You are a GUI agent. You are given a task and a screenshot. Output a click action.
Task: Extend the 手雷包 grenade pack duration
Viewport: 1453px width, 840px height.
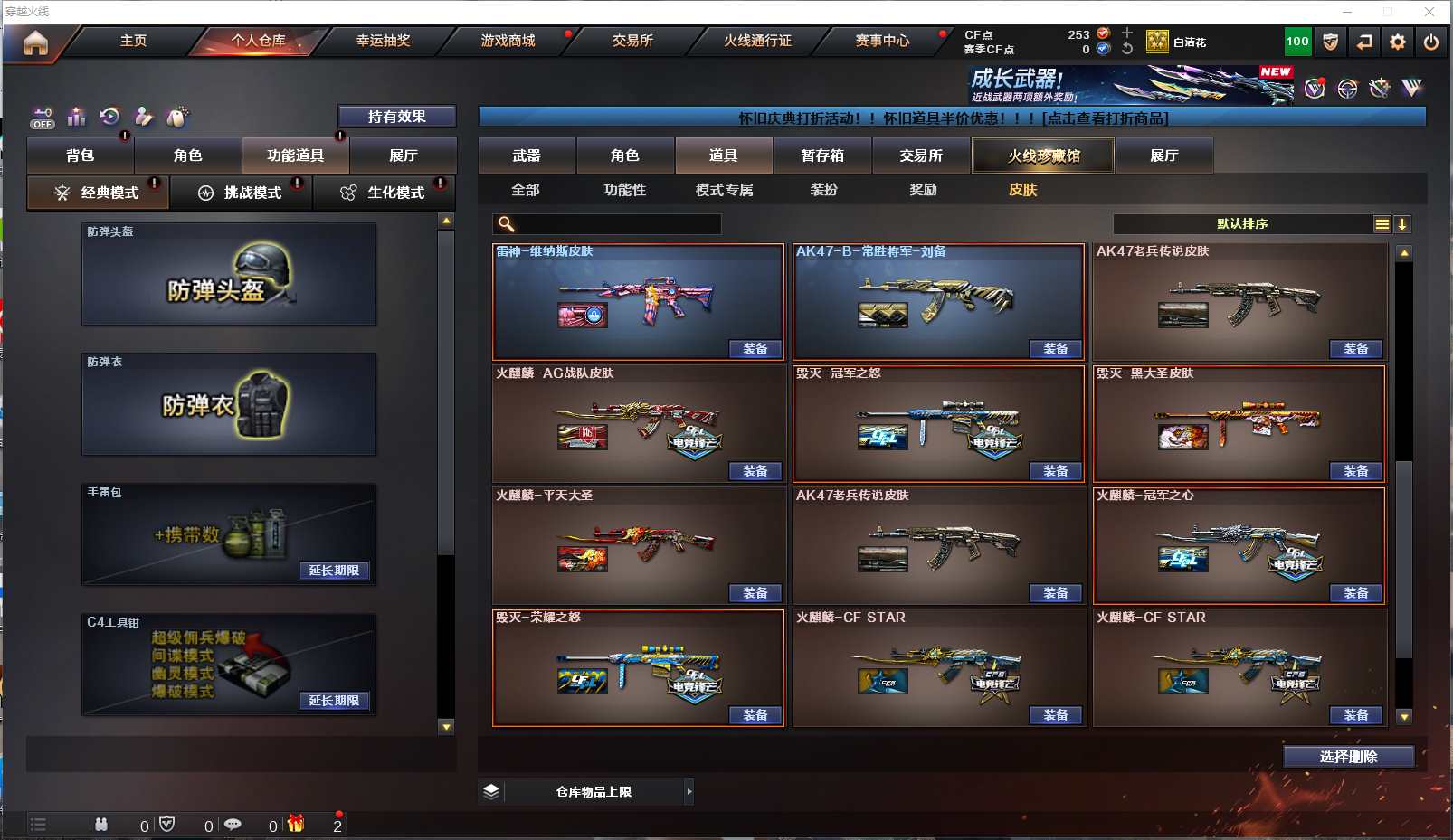pyautogui.click(x=334, y=571)
